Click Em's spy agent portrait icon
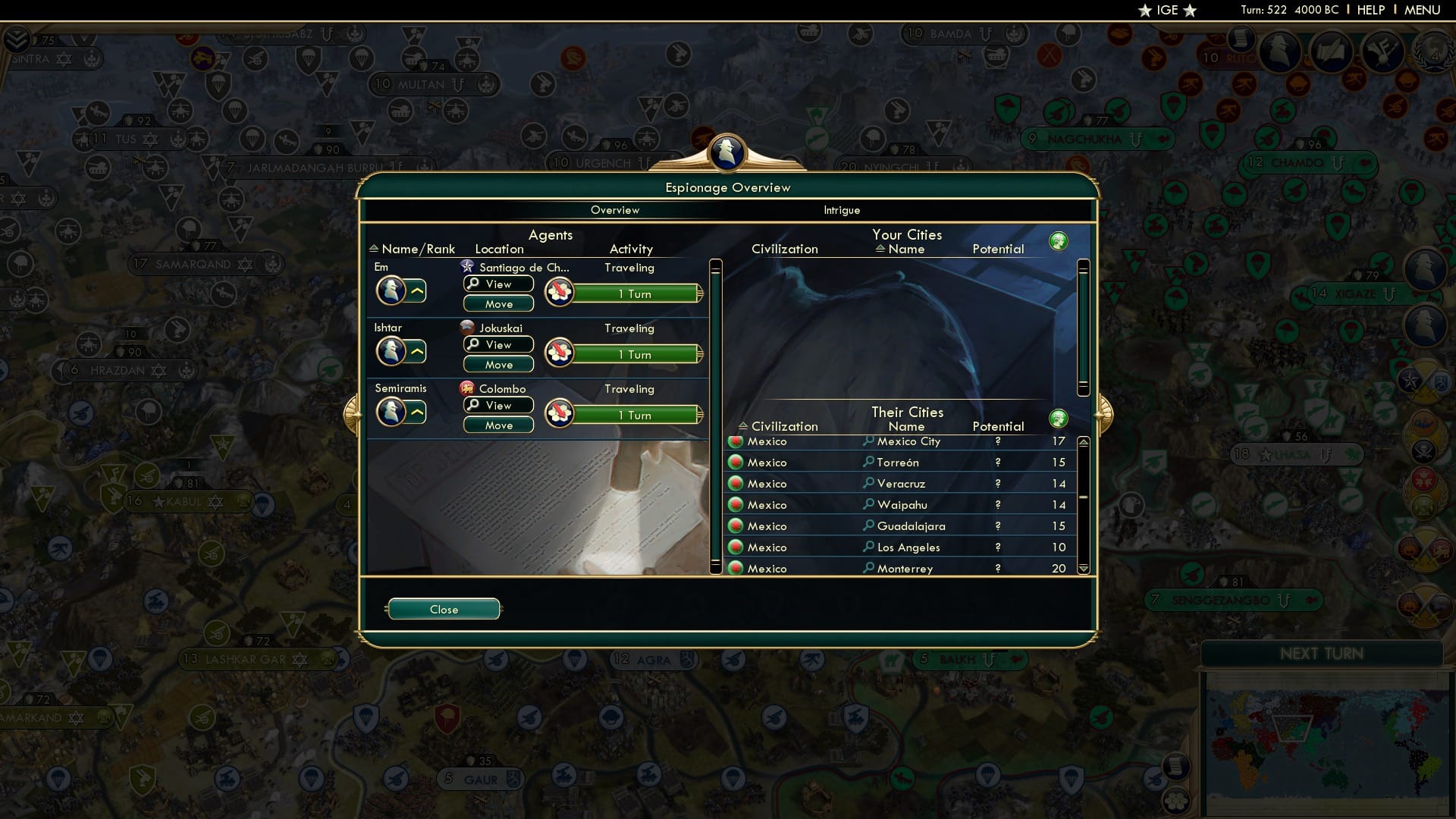 [391, 290]
